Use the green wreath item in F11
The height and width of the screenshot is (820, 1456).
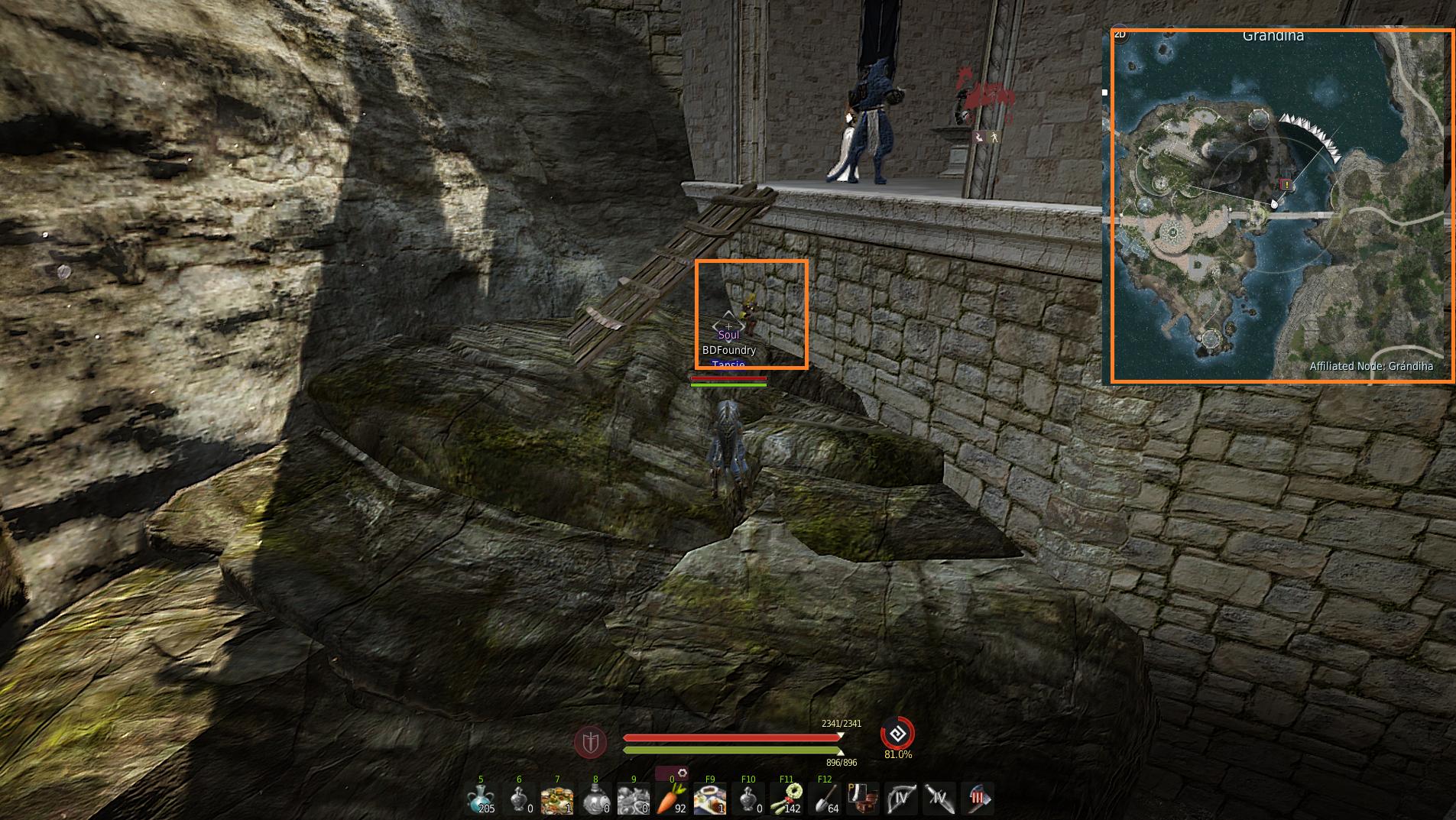pyautogui.click(x=786, y=799)
